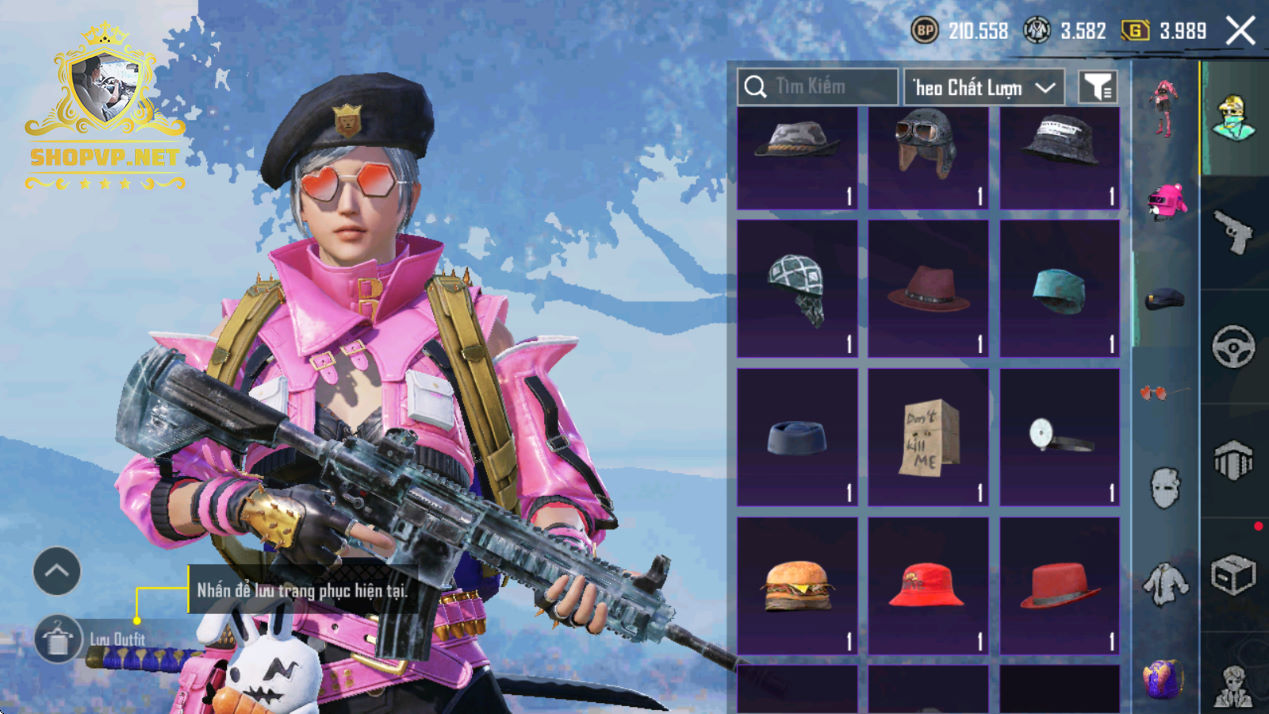The image size is (1269, 714).
Task: Open the crate box tab
Action: [1234, 575]
